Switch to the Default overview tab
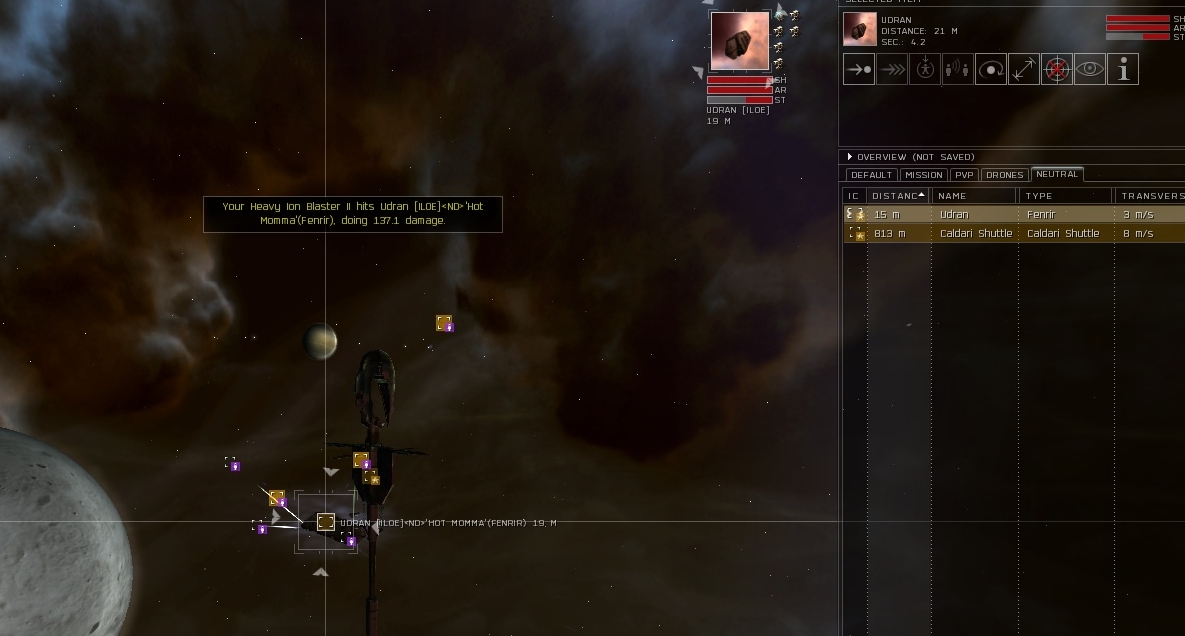 pyautogui.click(x=871, y=175)
